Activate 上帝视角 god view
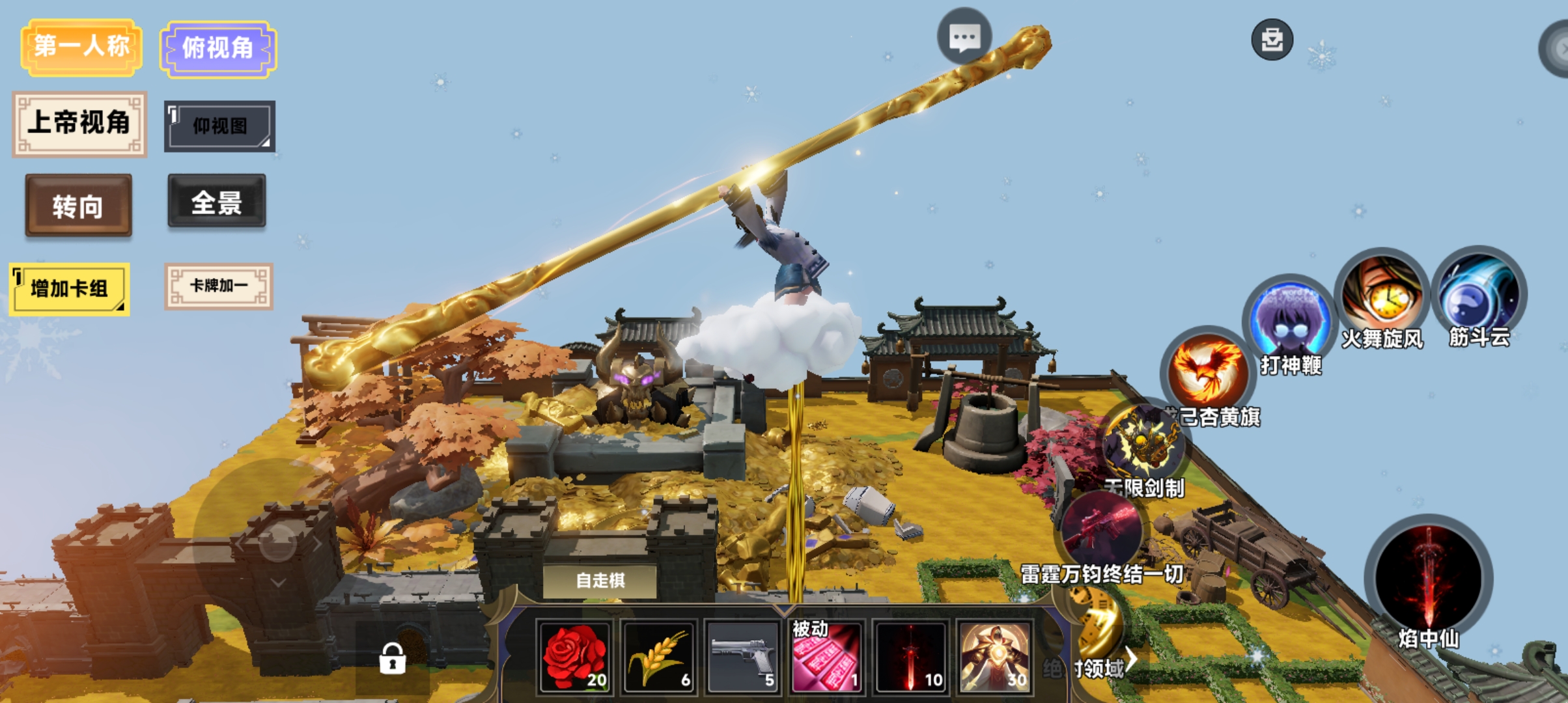 pyautogui.click(x=79, y=124)
